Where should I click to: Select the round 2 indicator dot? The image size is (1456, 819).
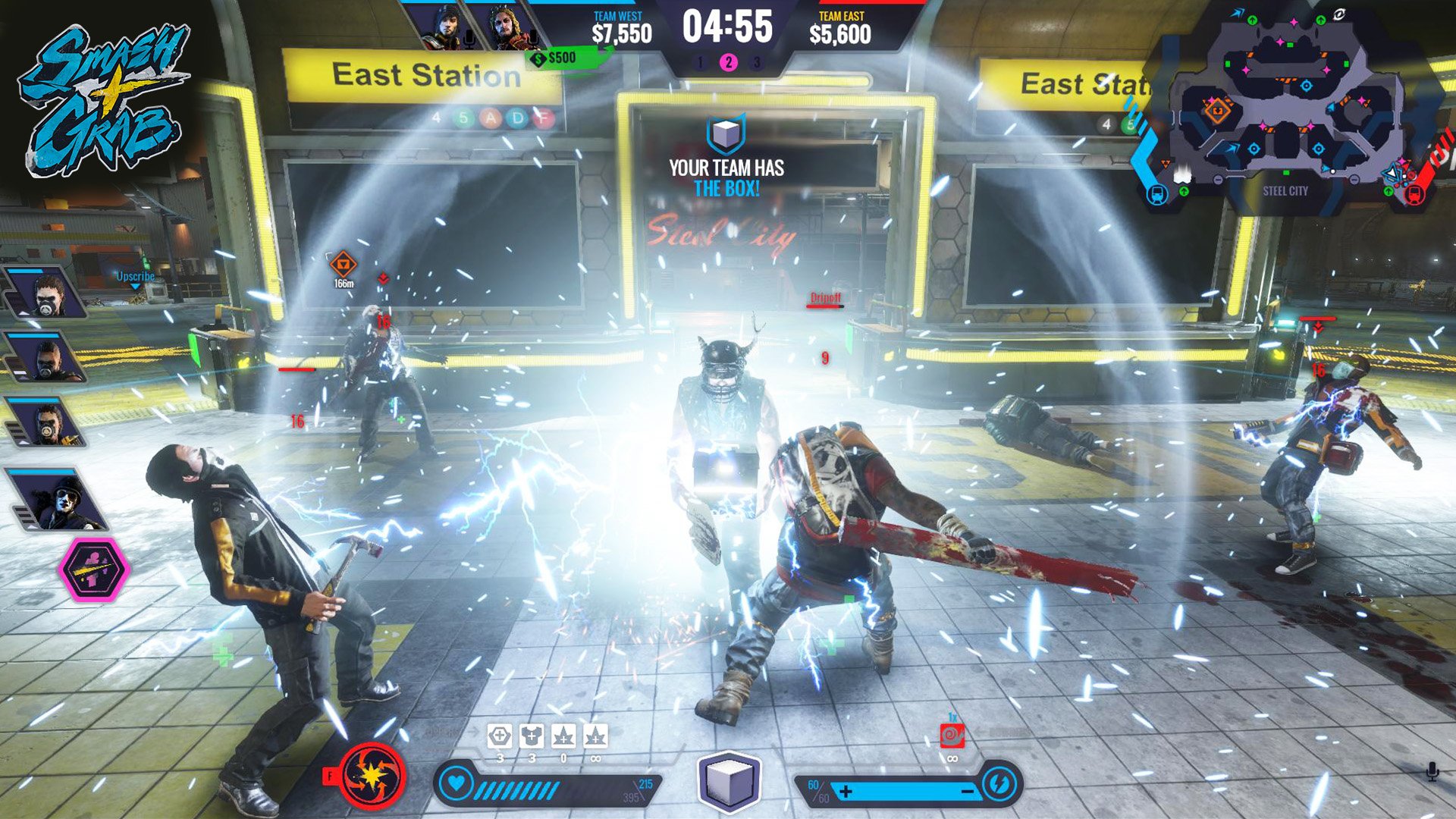728,62
